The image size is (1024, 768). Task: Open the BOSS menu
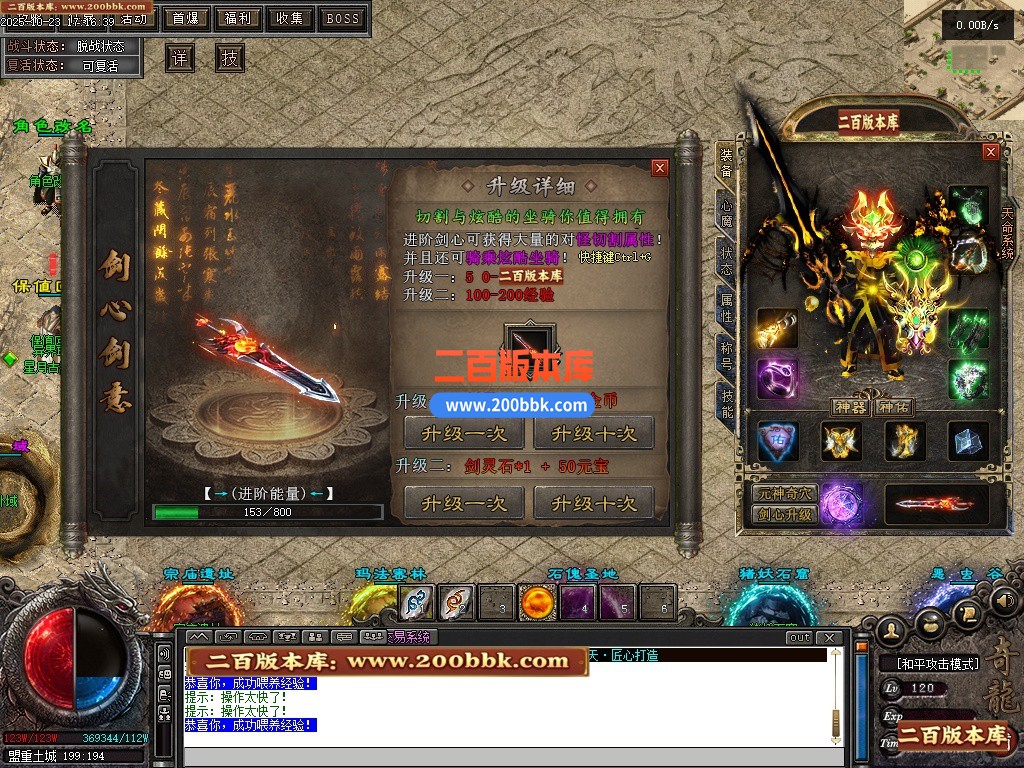point(343,18)
